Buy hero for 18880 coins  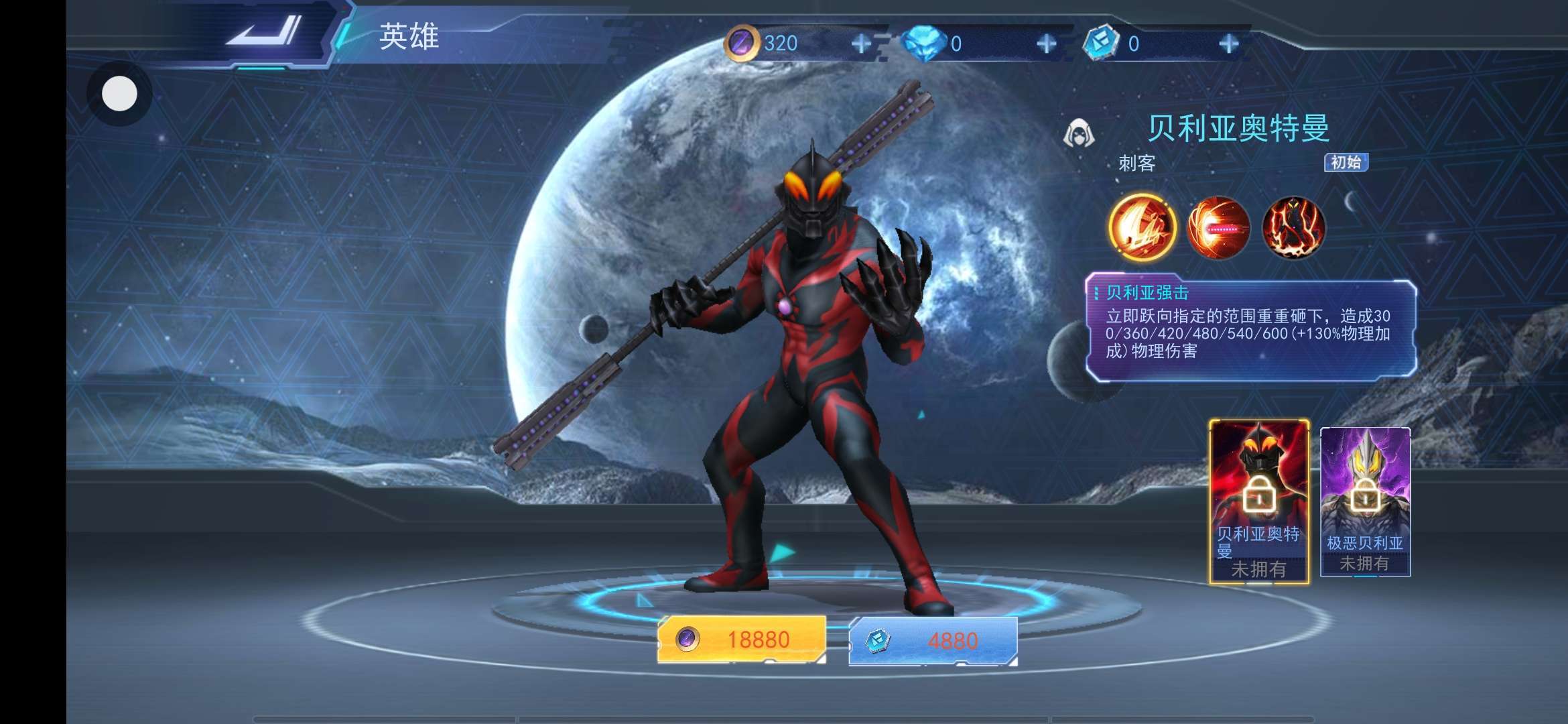[741, 640]
